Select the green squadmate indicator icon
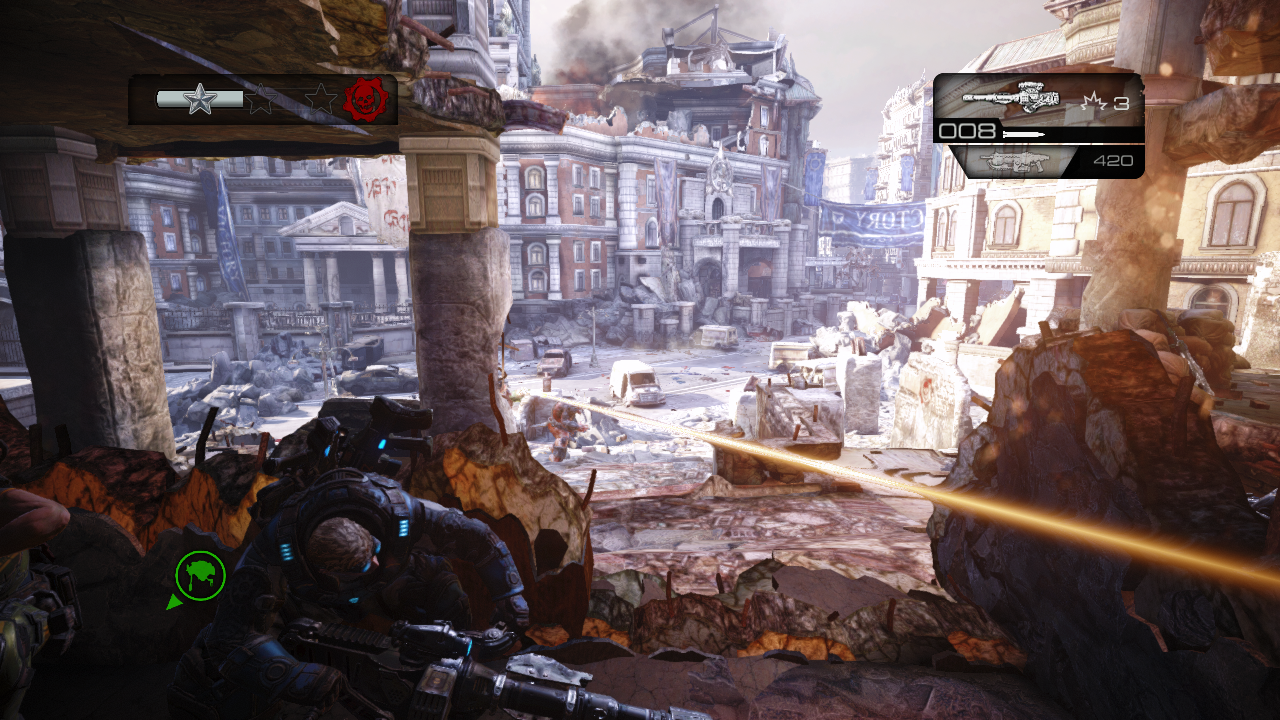 coord(200,575)
